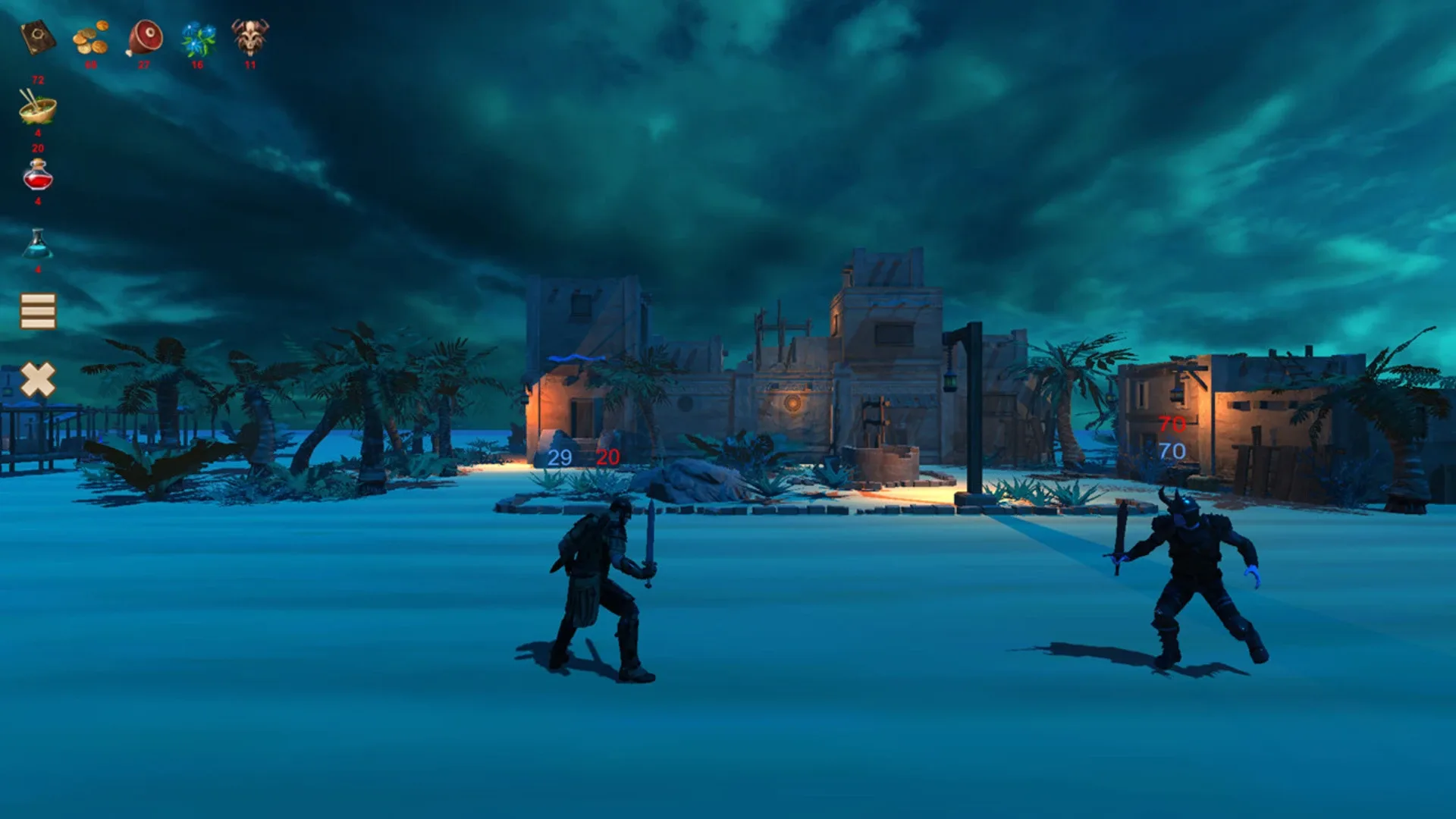Screen dimensions: 1456x819
Task: Select the meat food resource icon
Action: pyautogui.click(x=146, y=38)
